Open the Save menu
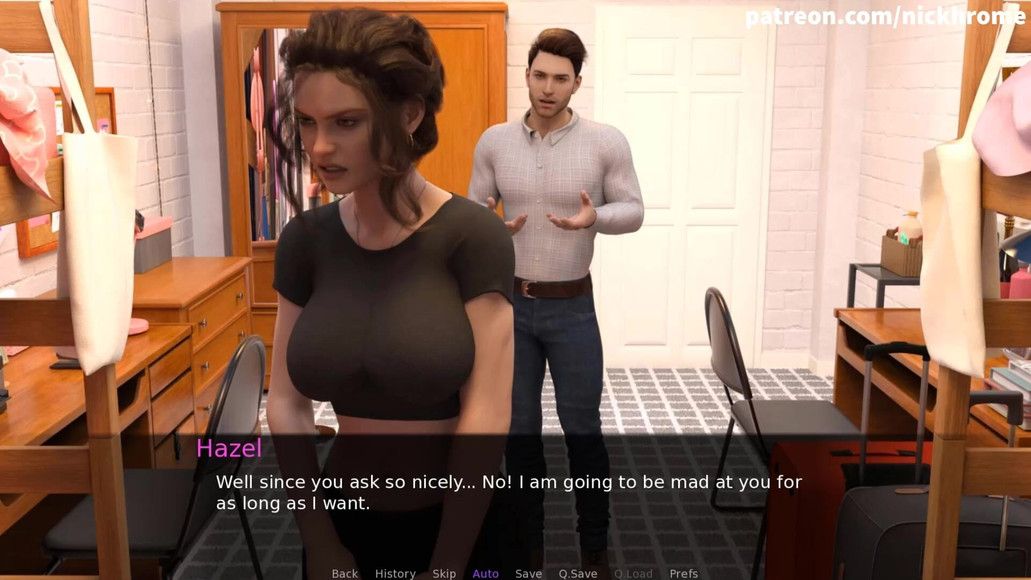Image resolution: width=1031 pixels, height=580 pixels. (528, 573)
